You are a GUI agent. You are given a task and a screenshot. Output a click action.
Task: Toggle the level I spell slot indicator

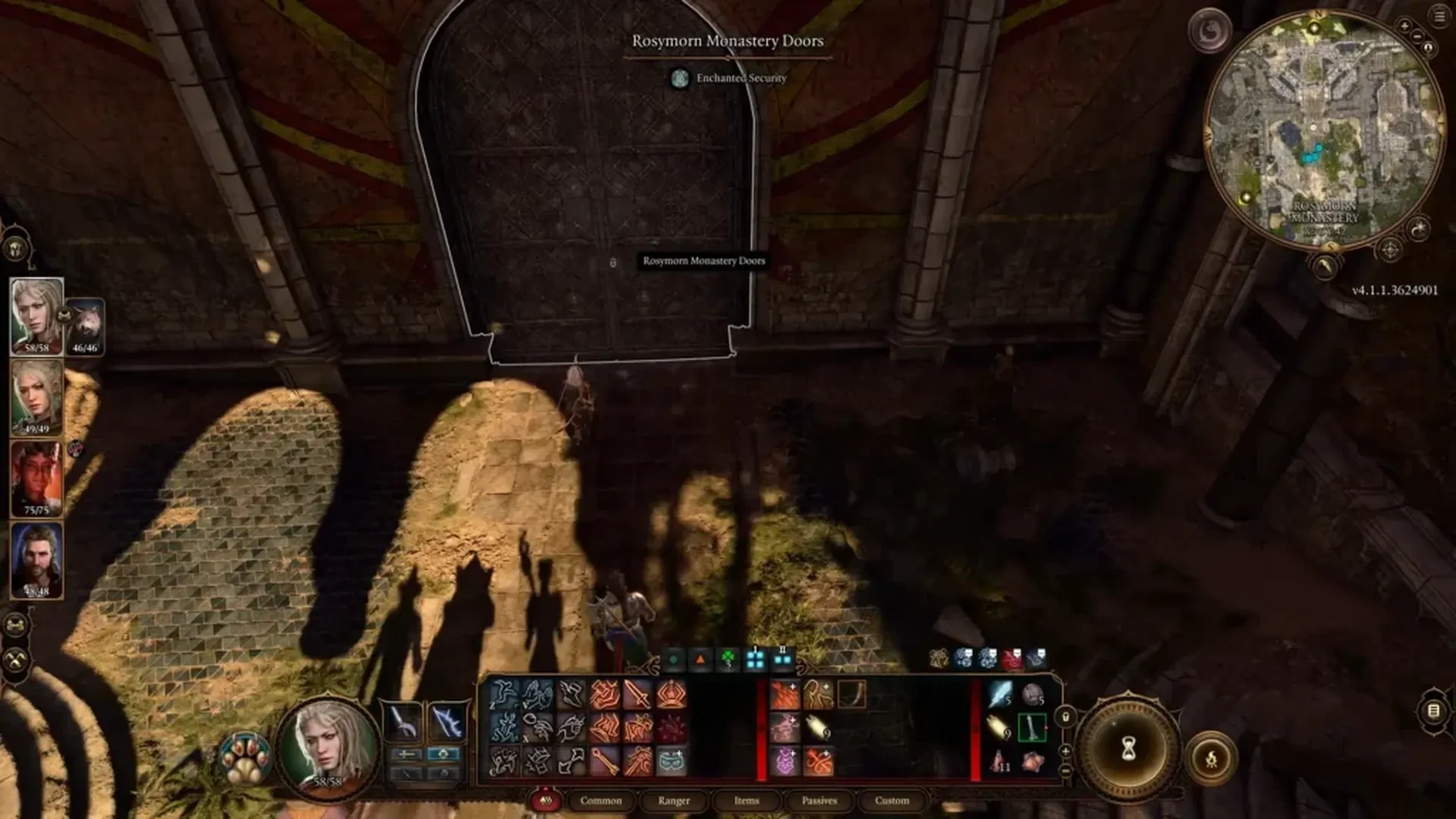coord(756,659)
